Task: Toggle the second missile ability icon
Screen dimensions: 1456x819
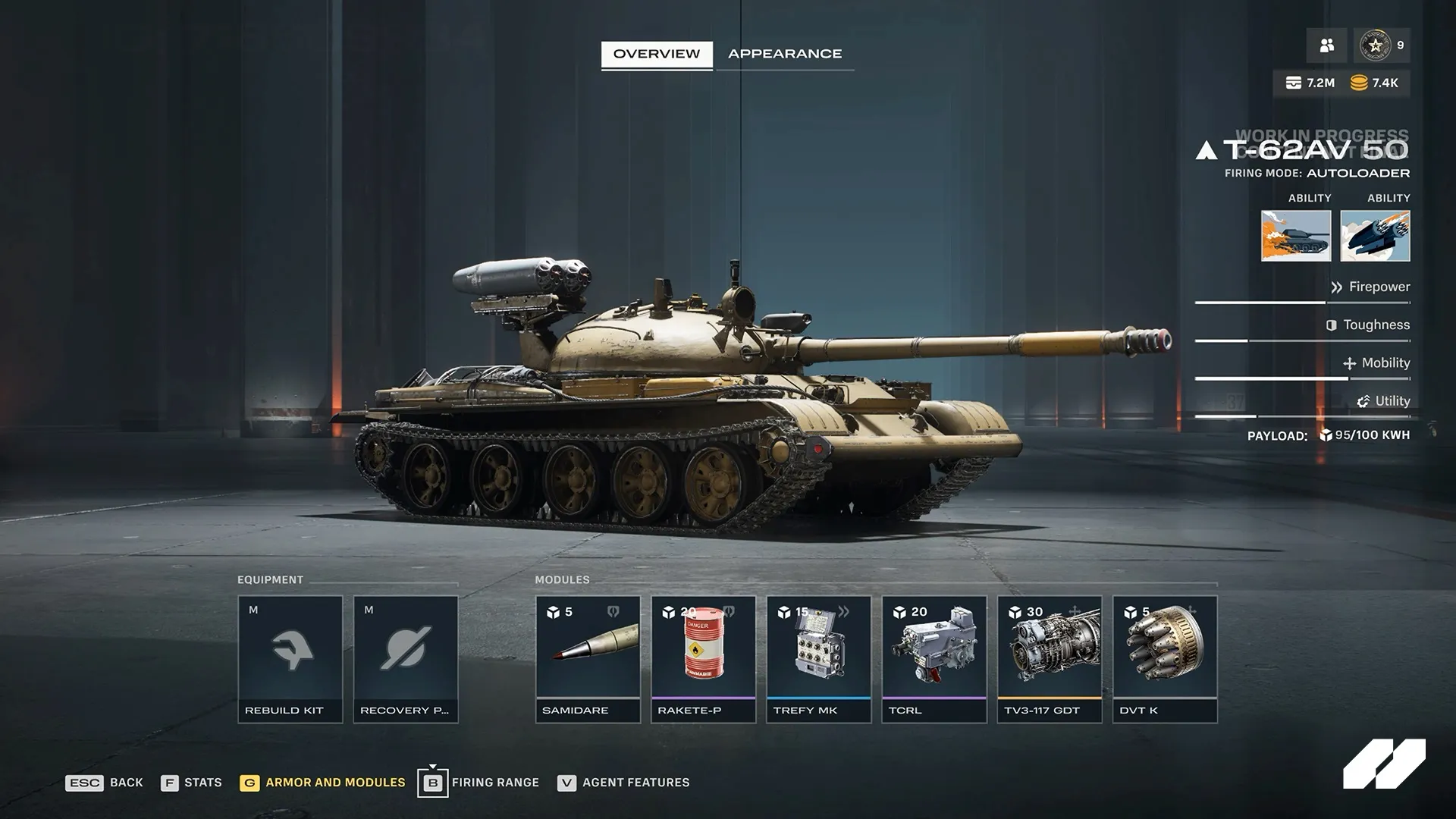Action: [1389, 236]
